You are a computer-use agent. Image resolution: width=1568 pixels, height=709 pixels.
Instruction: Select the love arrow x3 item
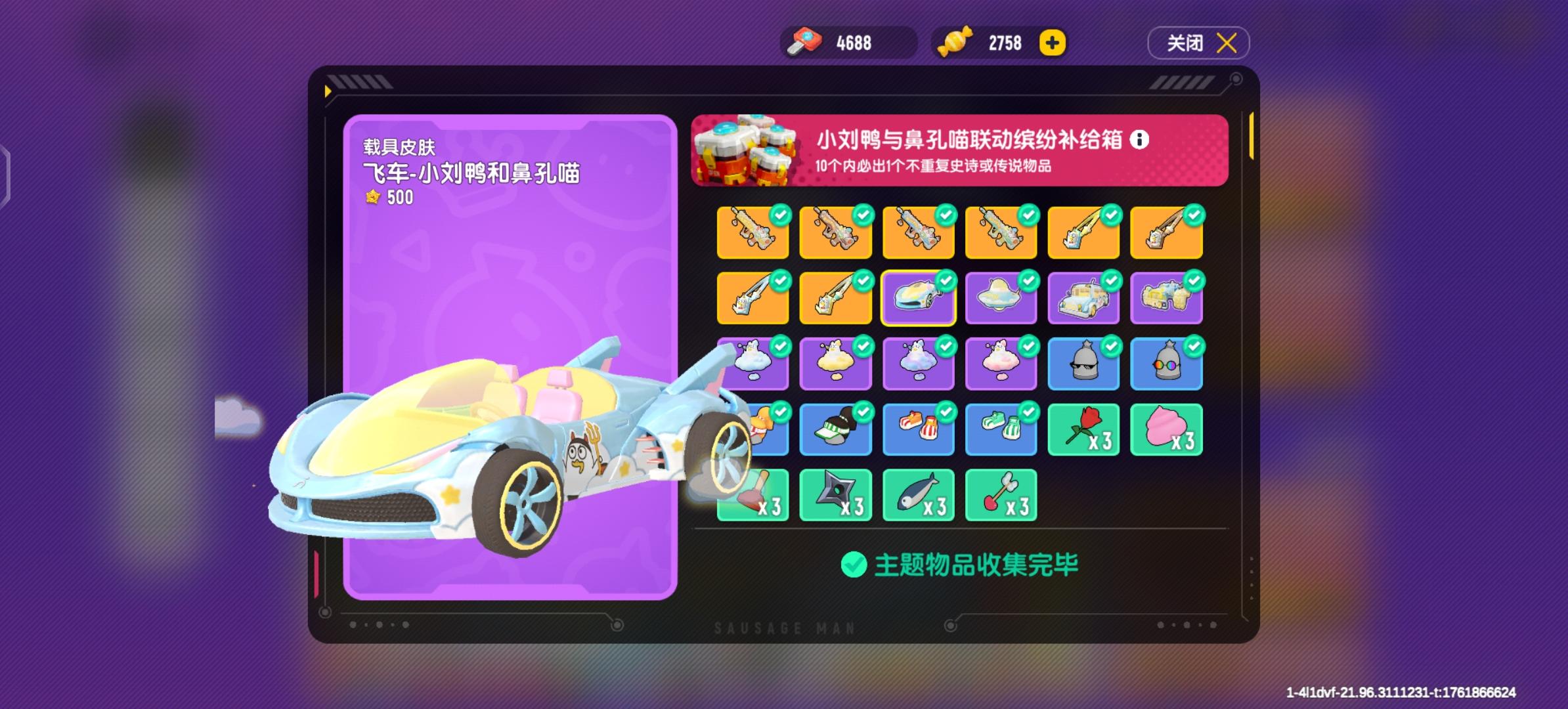pyautogui.click(x=1001, y=494)
